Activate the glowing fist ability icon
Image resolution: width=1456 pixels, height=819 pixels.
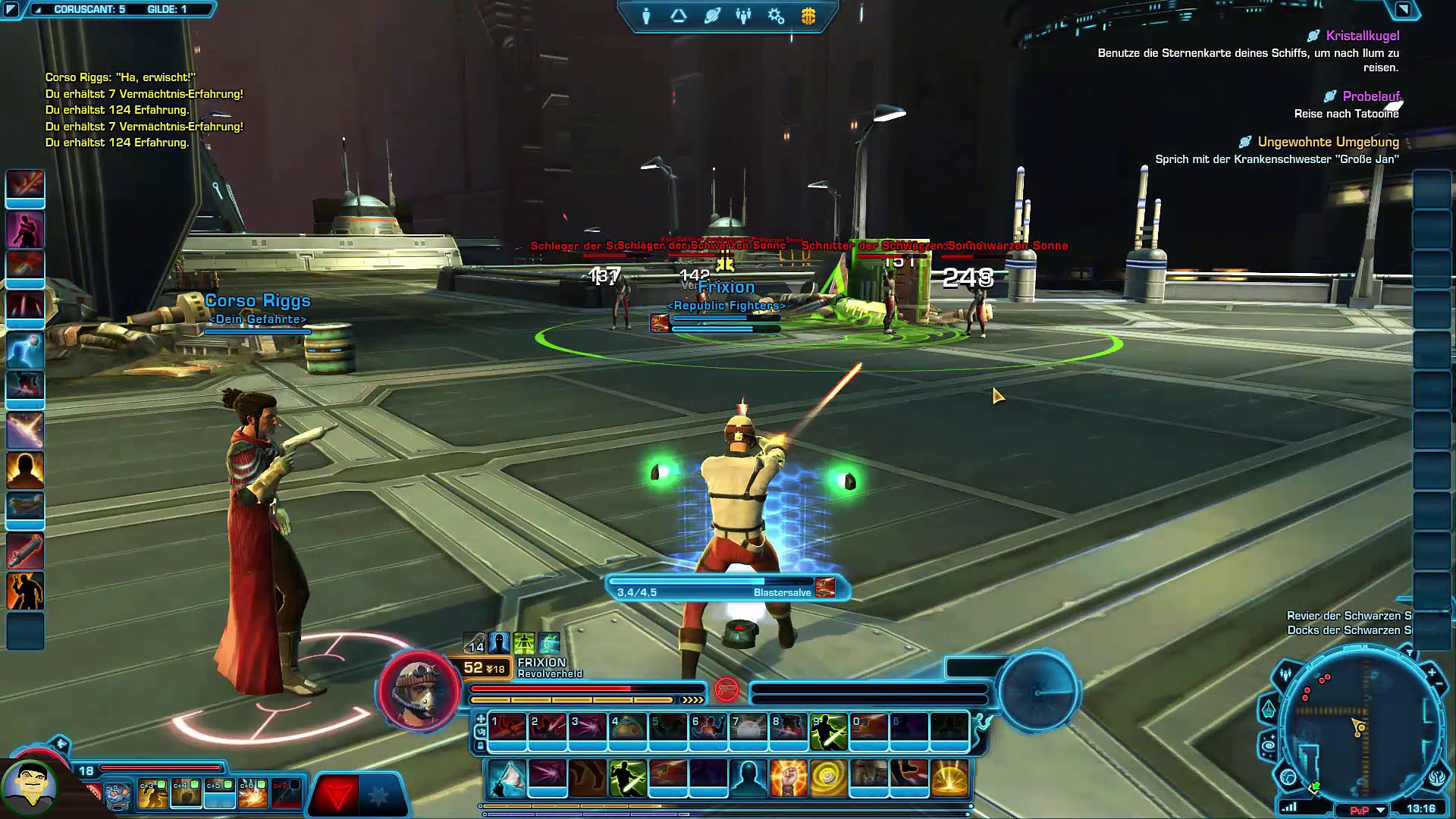[x=788, y=778]
